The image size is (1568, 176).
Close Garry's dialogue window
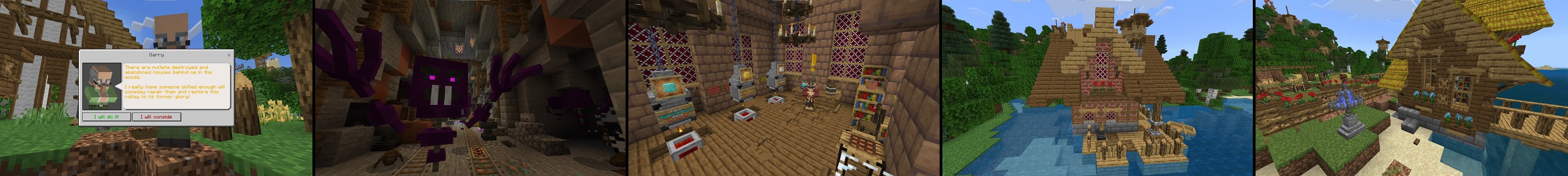(229, 55)
